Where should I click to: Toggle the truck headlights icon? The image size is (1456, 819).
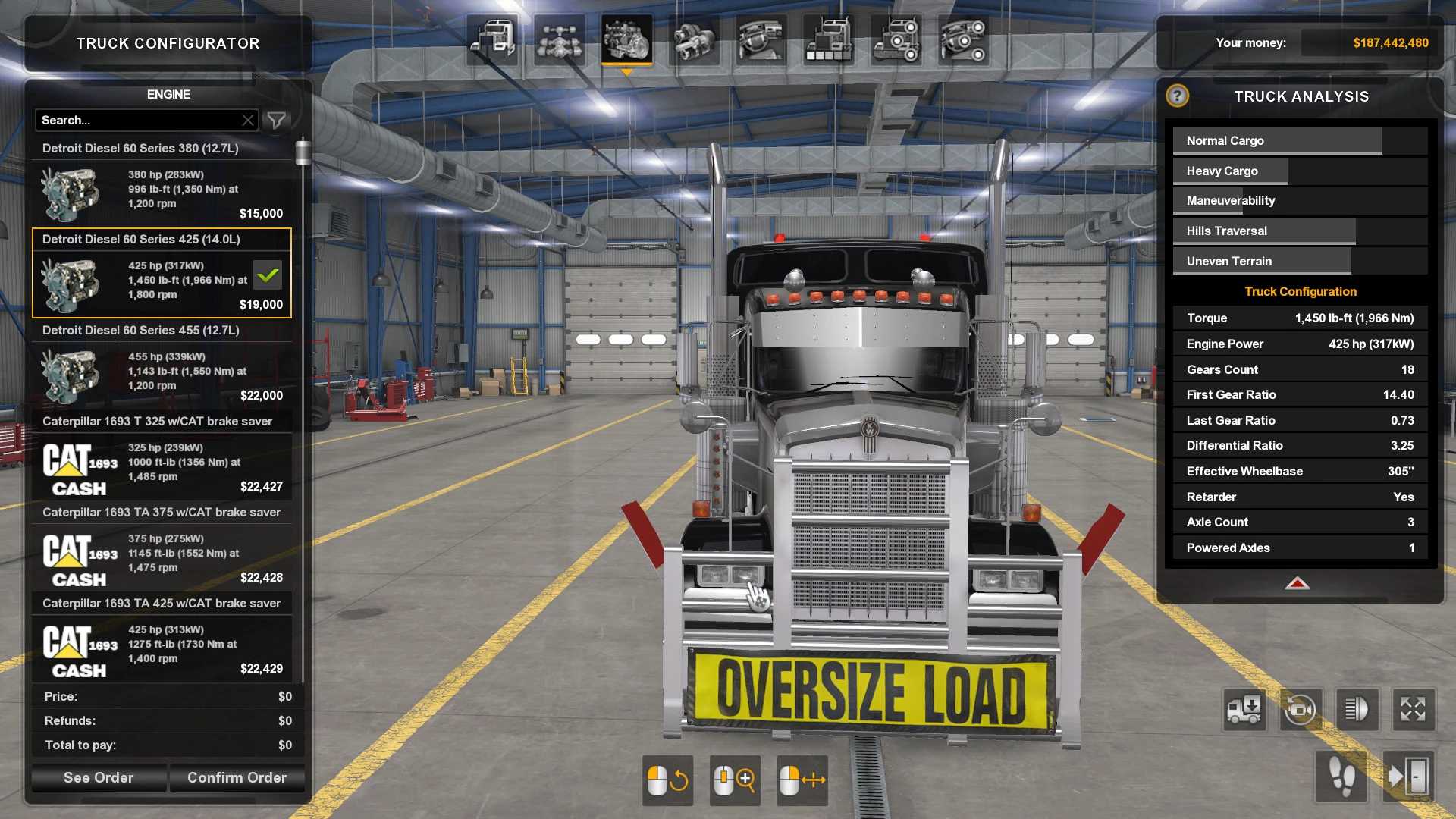click(x=1356, y=710)
